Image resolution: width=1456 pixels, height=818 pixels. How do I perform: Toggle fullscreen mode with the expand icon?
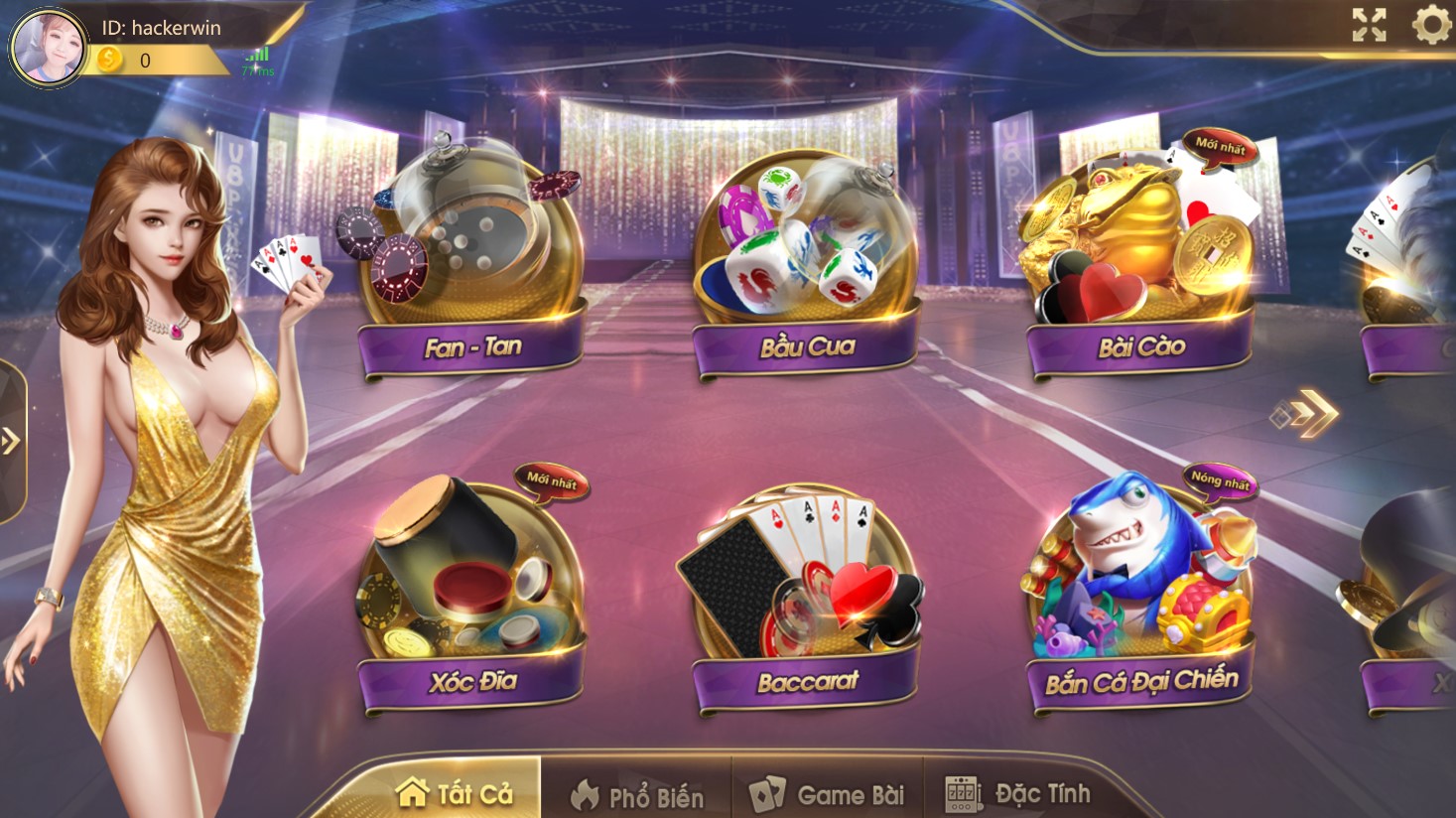pyautogui.click(x=1370, y=28)
